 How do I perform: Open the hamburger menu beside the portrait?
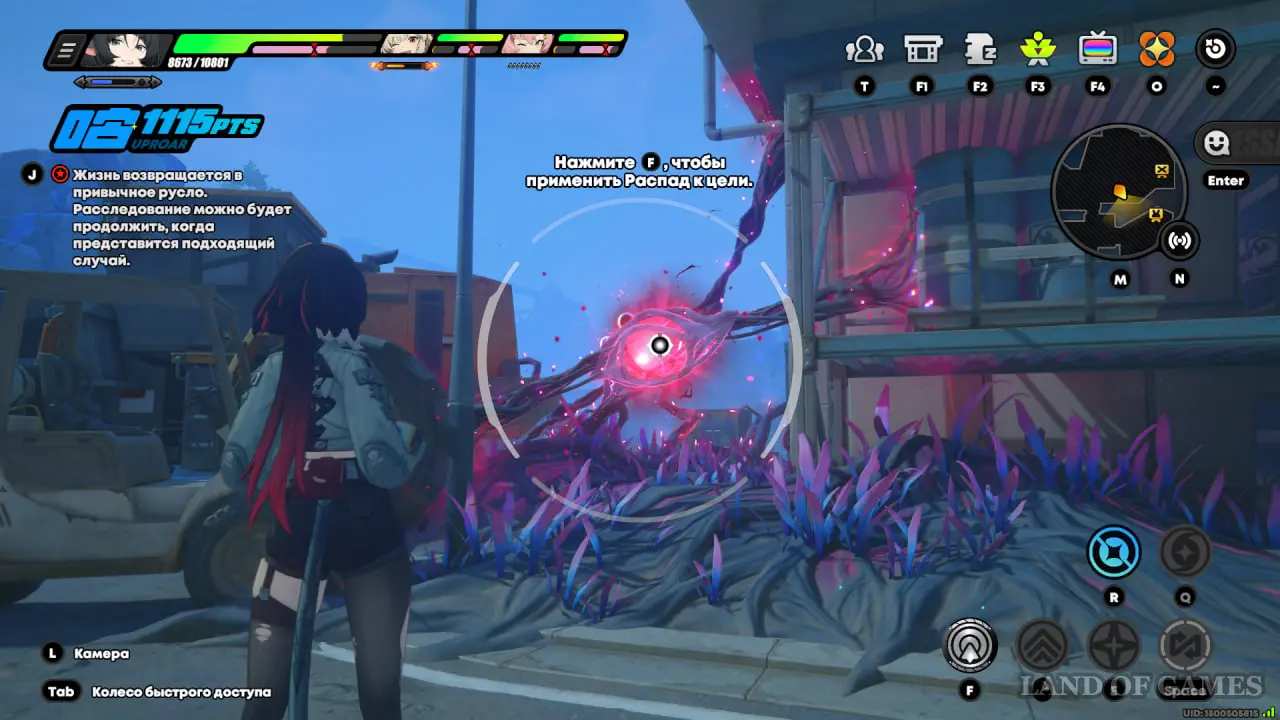[68, 49]
